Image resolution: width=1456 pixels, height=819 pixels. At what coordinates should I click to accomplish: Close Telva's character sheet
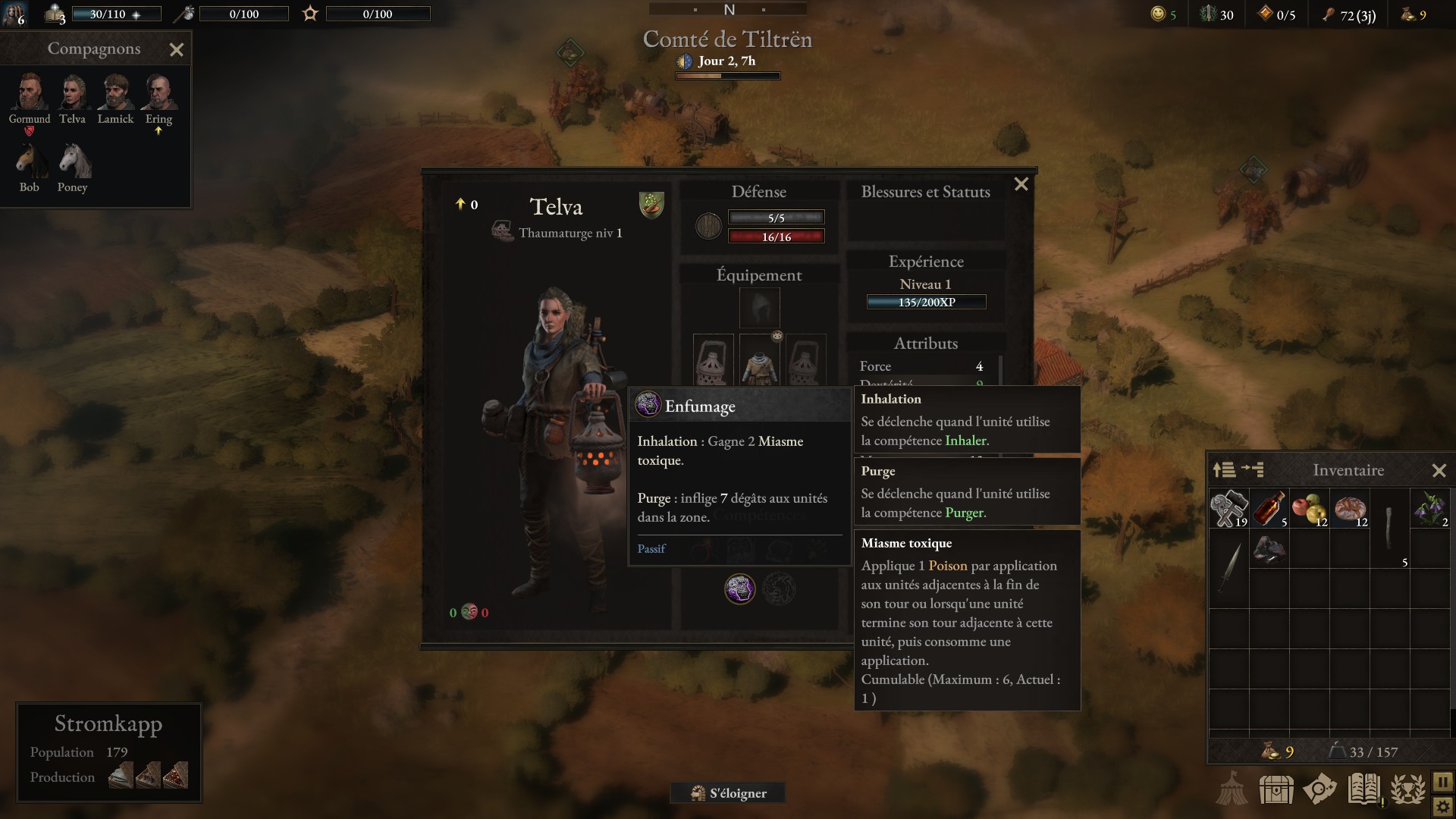[x=1021, y=184]
